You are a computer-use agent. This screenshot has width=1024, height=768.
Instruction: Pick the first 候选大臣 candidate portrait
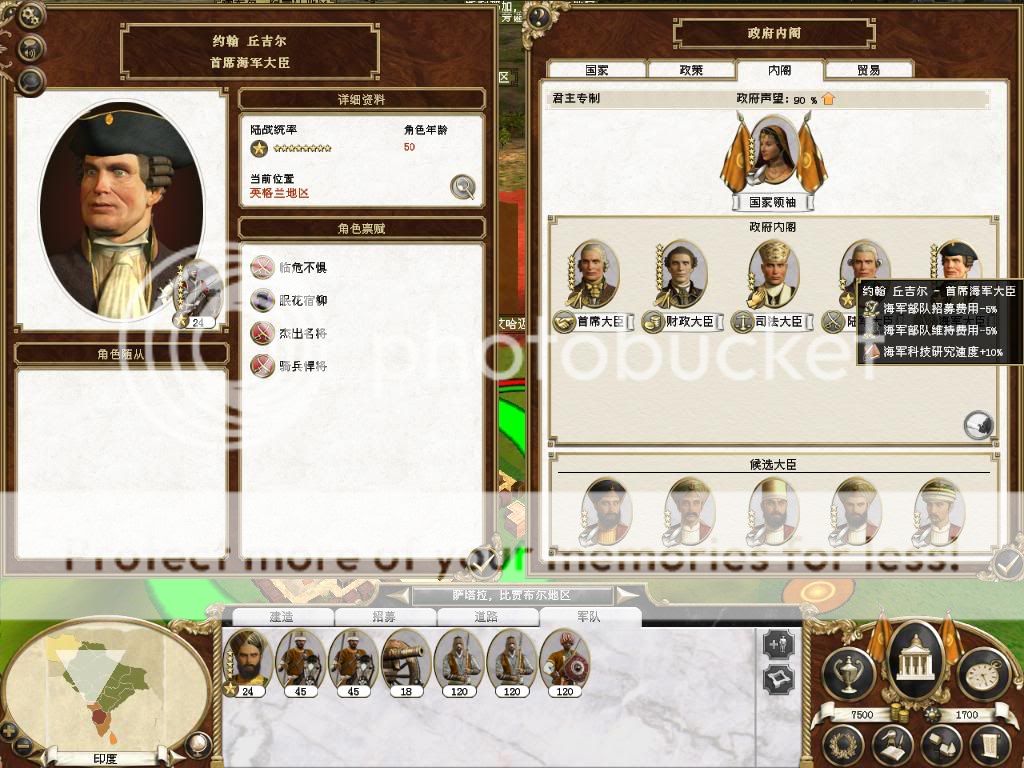point(604,511)
